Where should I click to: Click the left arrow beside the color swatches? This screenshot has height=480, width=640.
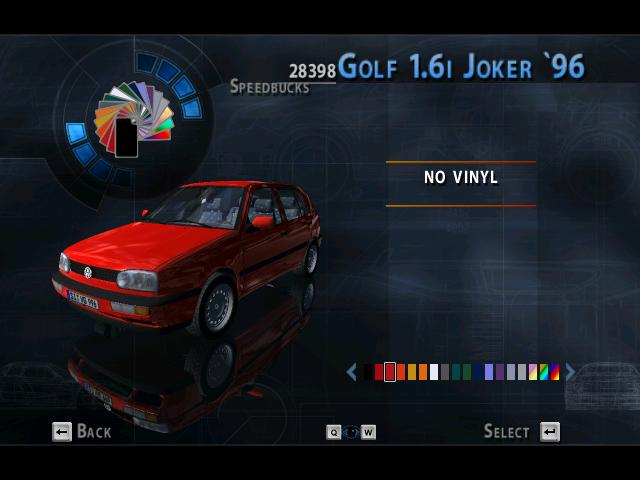(x=352, y=372)
